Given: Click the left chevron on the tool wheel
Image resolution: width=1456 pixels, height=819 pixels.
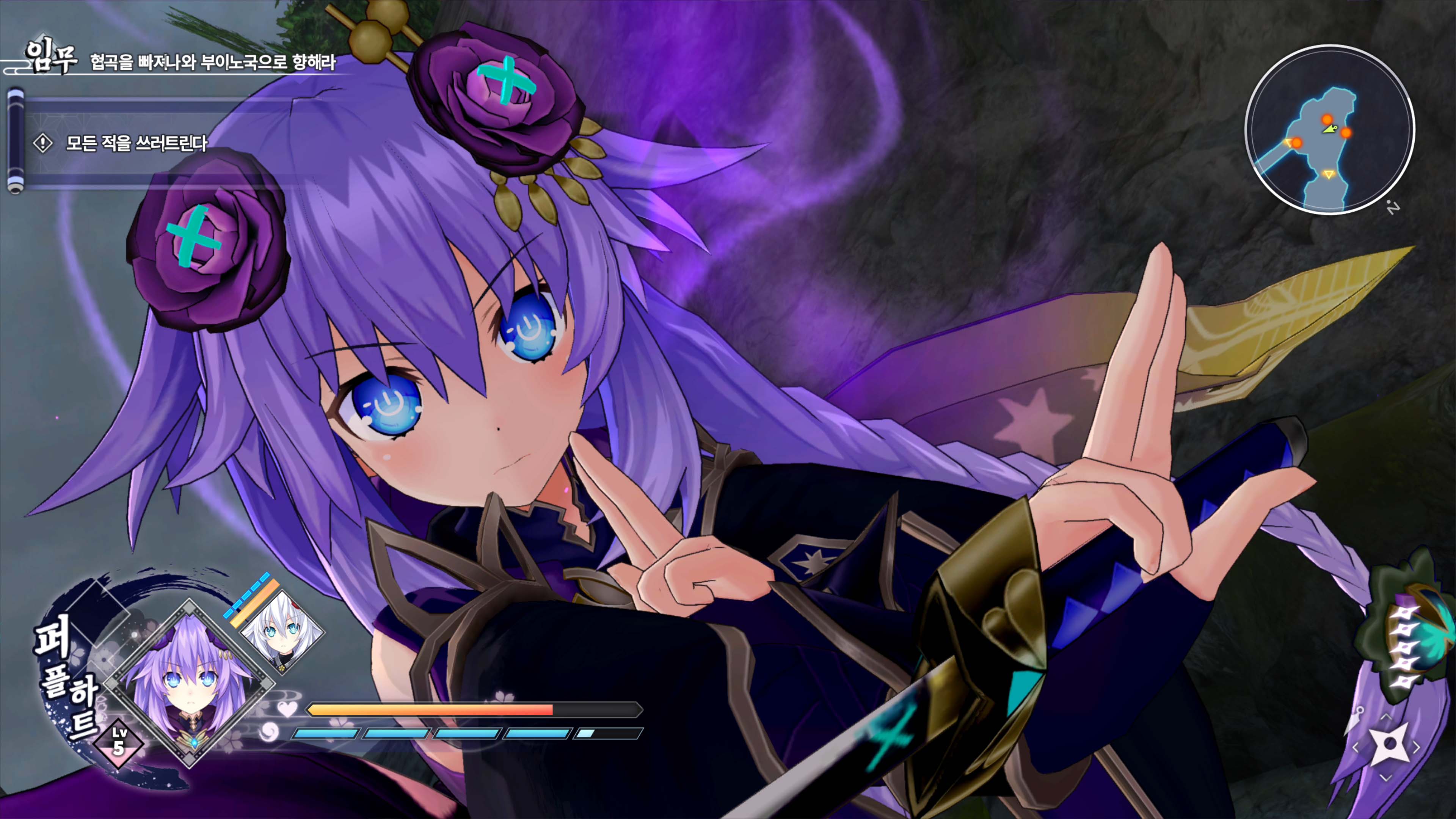Looking at the screenshot, I should (1356, 747).
